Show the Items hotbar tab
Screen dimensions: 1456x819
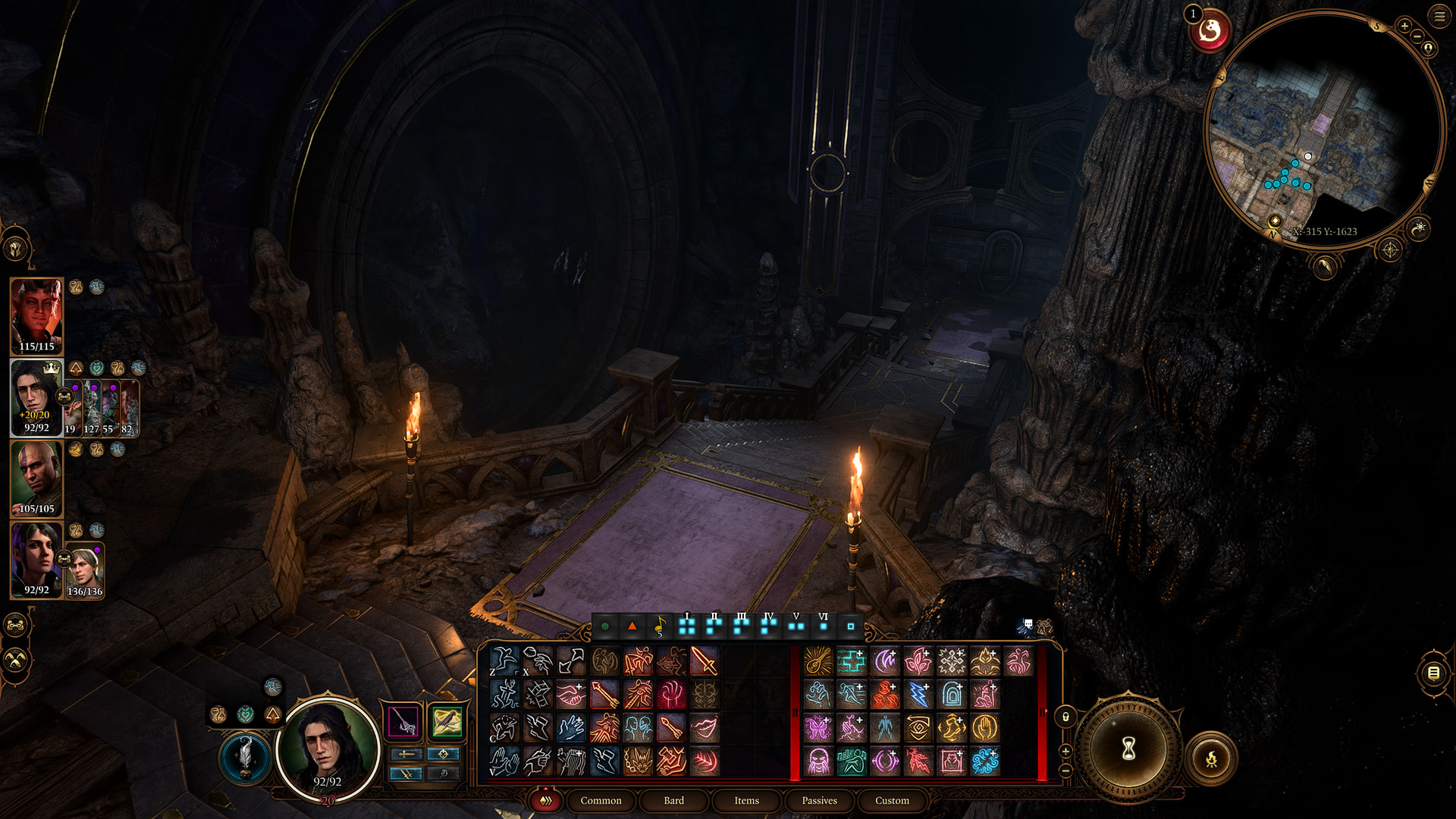746,800
